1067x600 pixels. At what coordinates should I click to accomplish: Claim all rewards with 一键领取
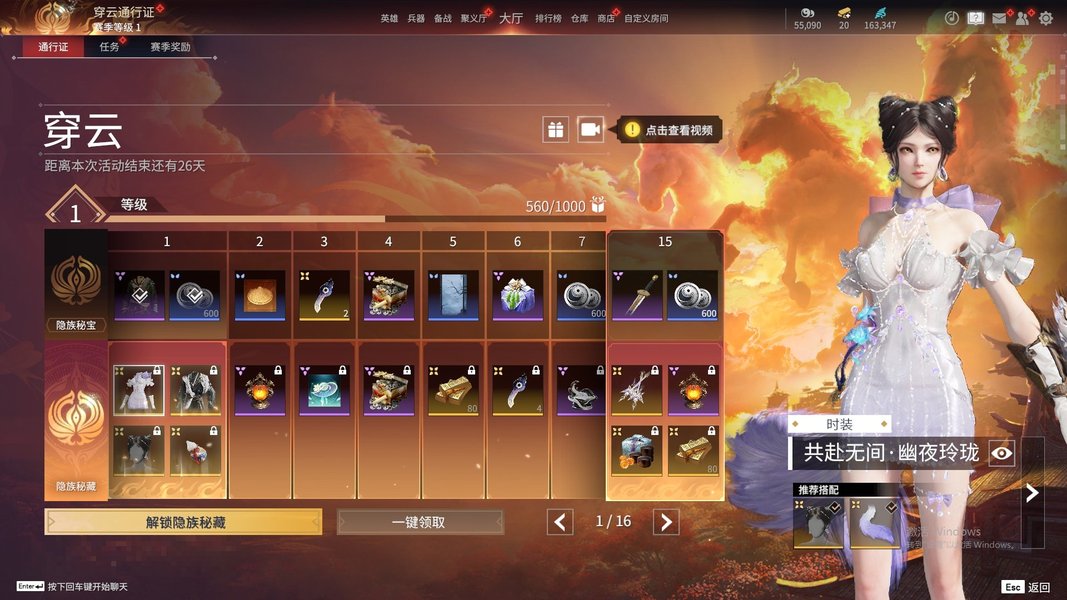coord(420,522)
